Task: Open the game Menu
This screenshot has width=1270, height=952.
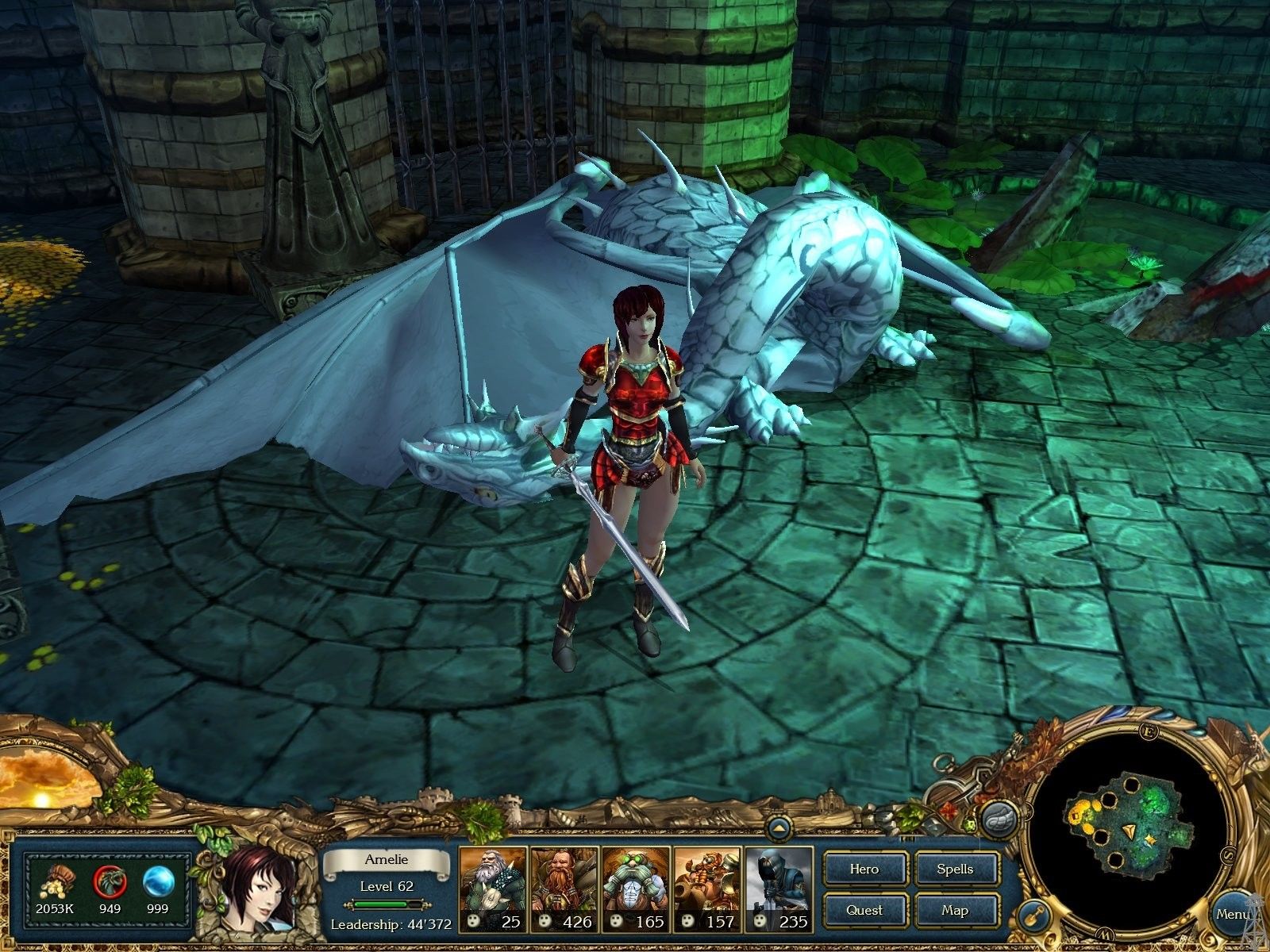Action: coord(1233,915)
